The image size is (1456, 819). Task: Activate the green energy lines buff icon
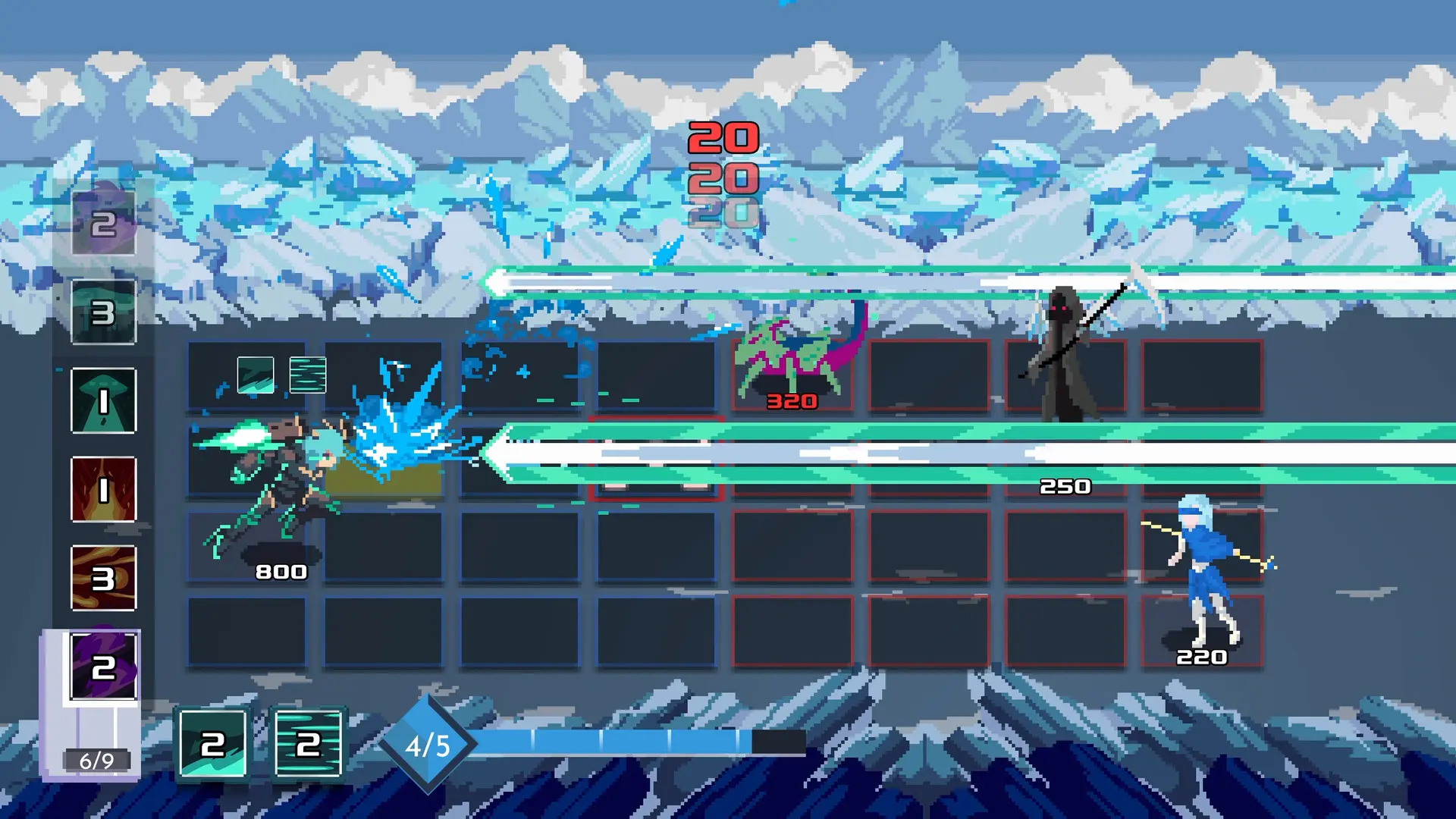click(307, 745)
